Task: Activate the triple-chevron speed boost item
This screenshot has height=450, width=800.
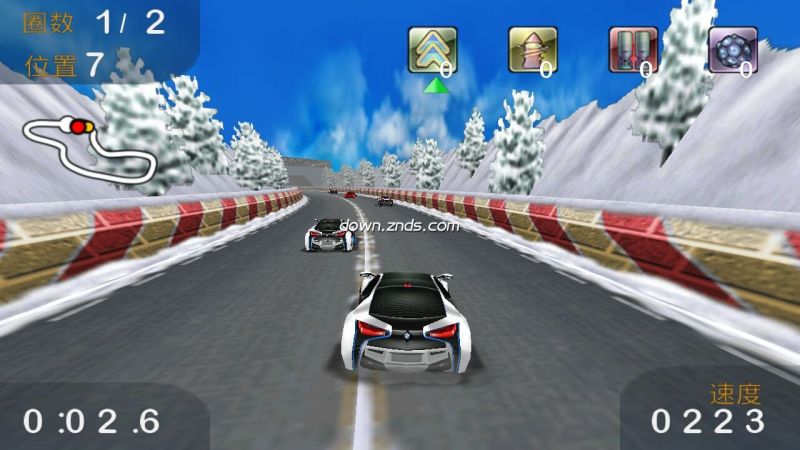Action: click(x=432, y=50)
